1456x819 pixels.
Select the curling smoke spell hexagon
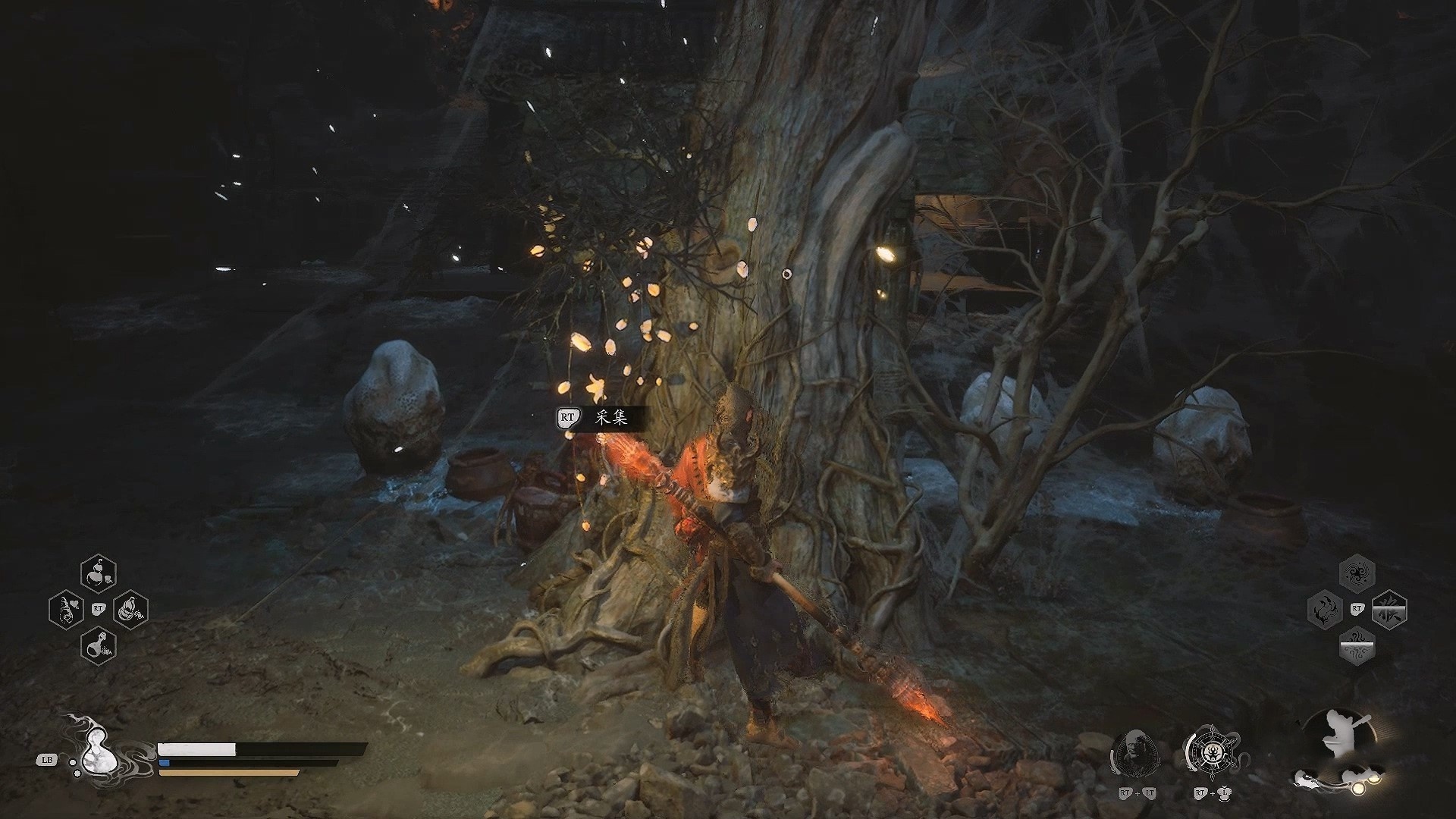[x=1357, y=646]
